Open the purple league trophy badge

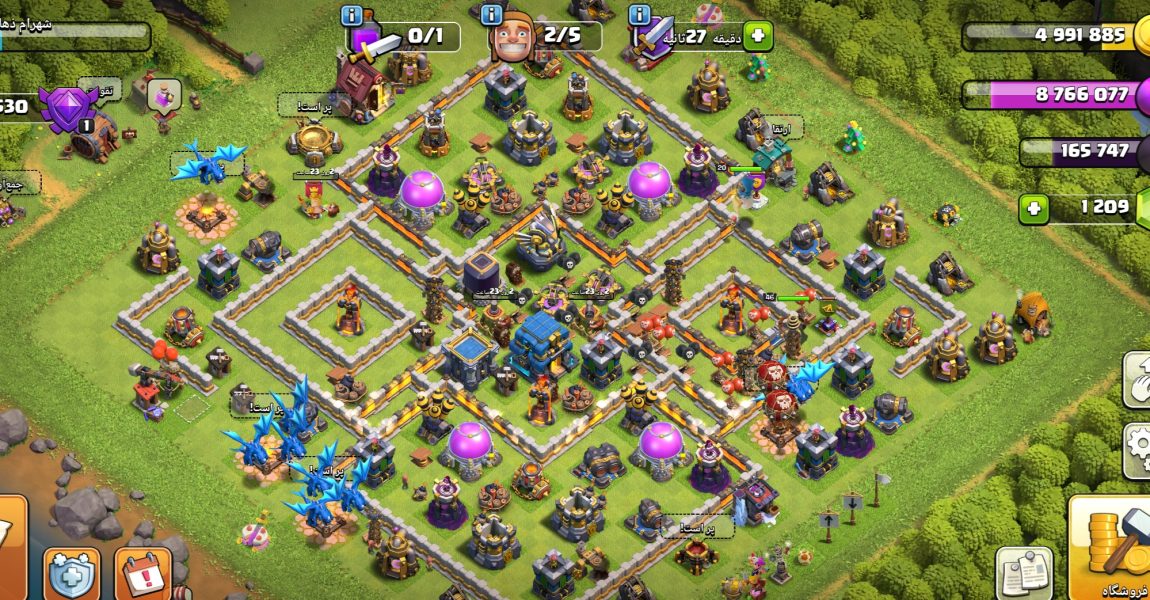[68, 106]
